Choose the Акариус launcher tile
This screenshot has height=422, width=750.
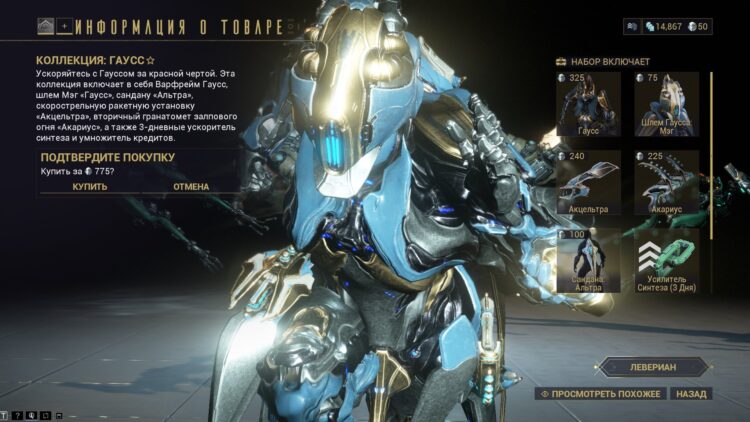point(666,183)
